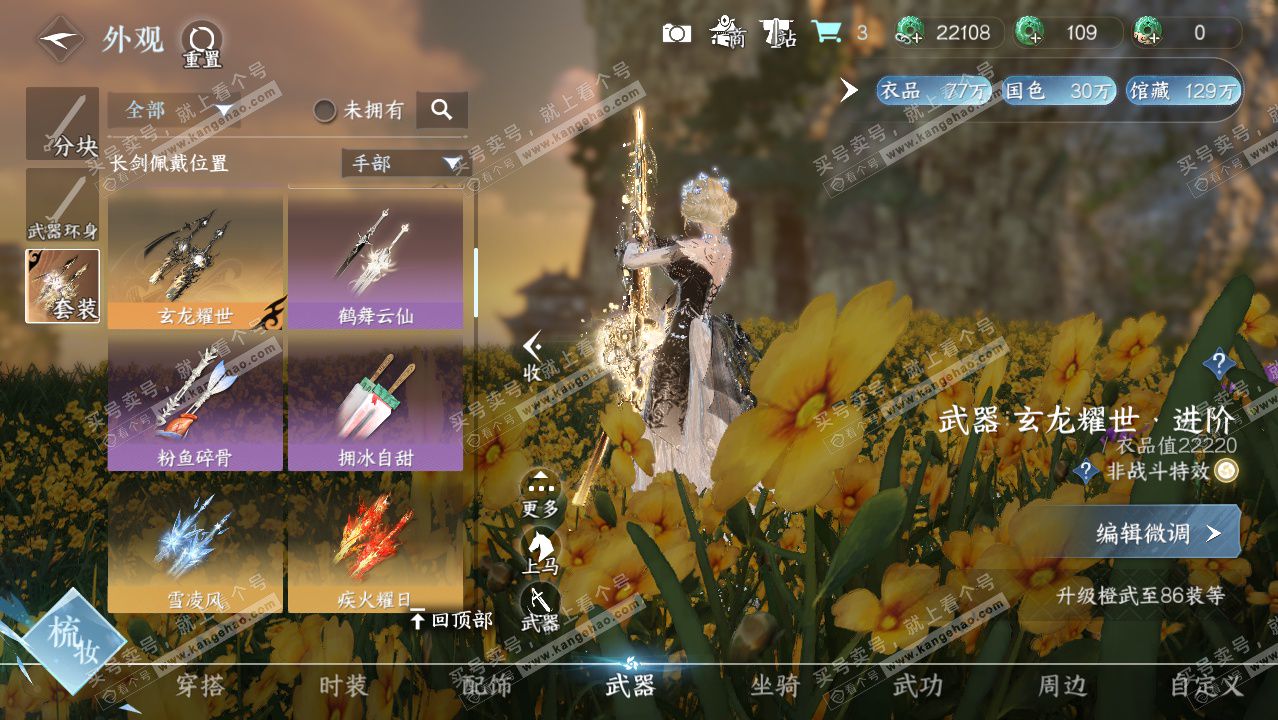Viewport: 1278px width, 720px height.
Task: Open the 武器环身 side tab
Action: click(x=63, y=205)
